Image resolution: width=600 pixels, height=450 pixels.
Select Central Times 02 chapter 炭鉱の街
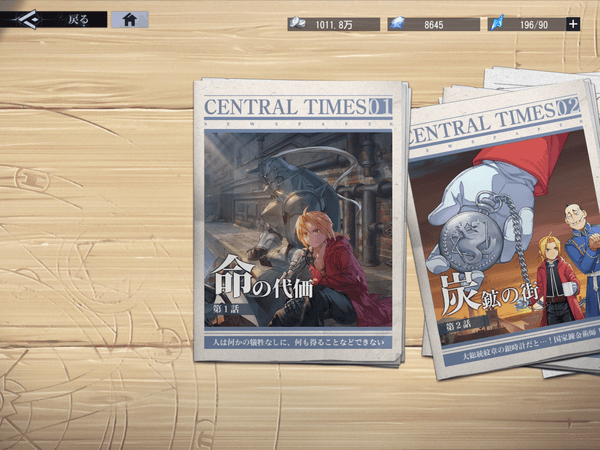500,235
